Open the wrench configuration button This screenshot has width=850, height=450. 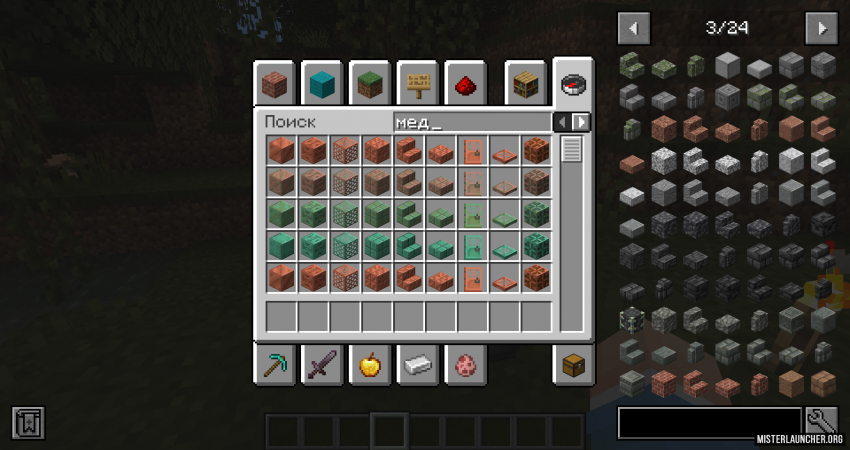pos(821,422)
